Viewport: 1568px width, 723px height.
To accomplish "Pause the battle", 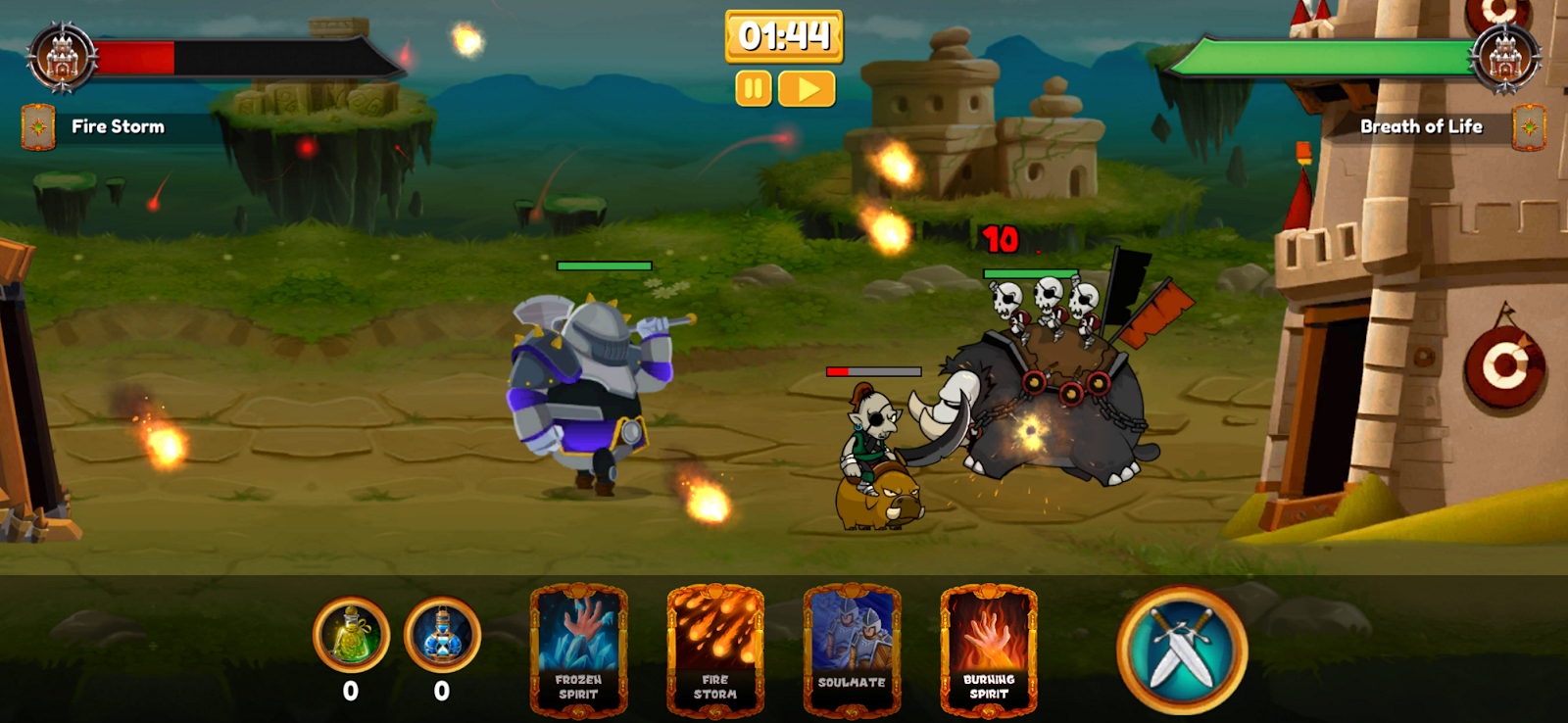I will tap(753, 89).
